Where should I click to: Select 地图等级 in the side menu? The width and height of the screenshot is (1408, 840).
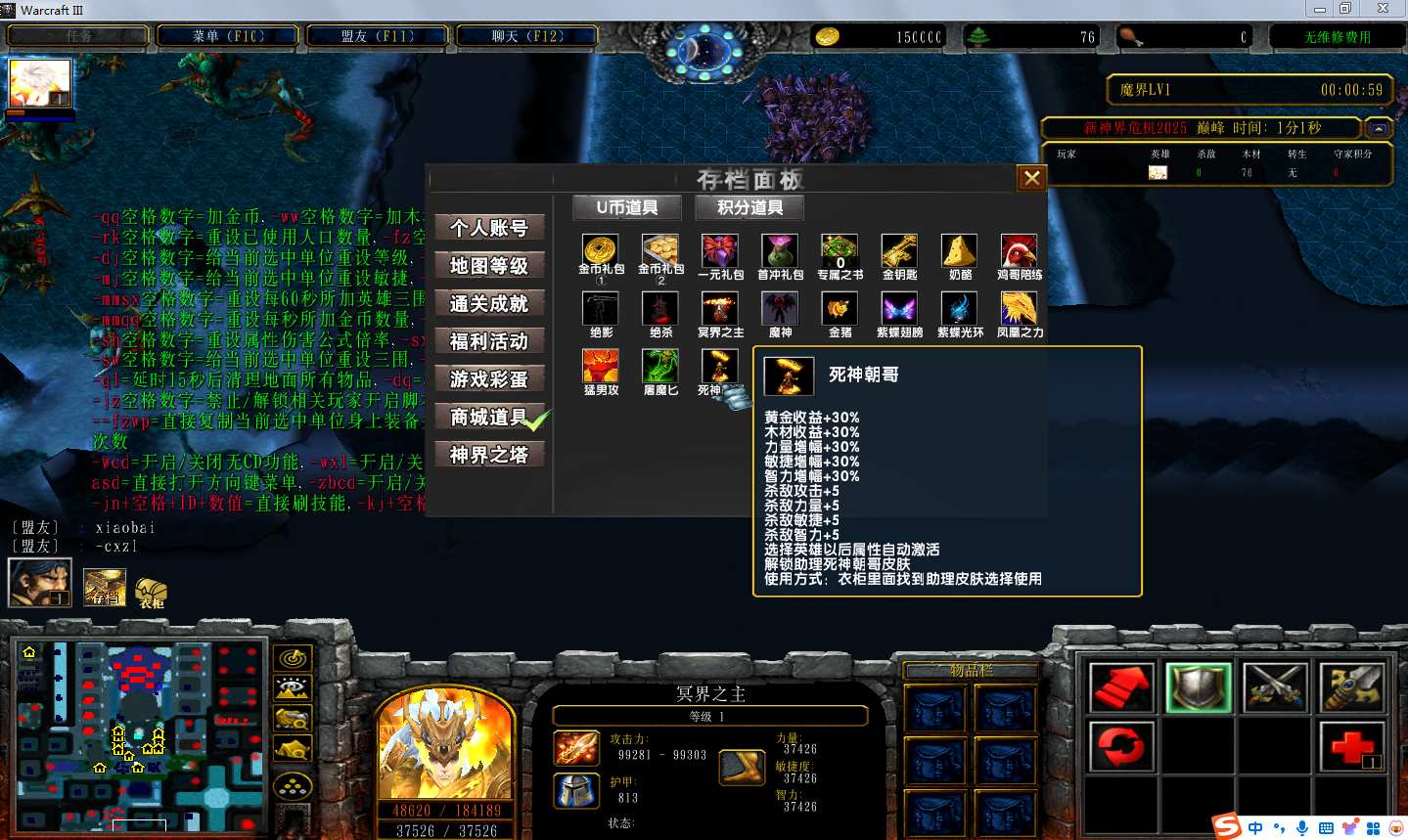coord(488,266)
